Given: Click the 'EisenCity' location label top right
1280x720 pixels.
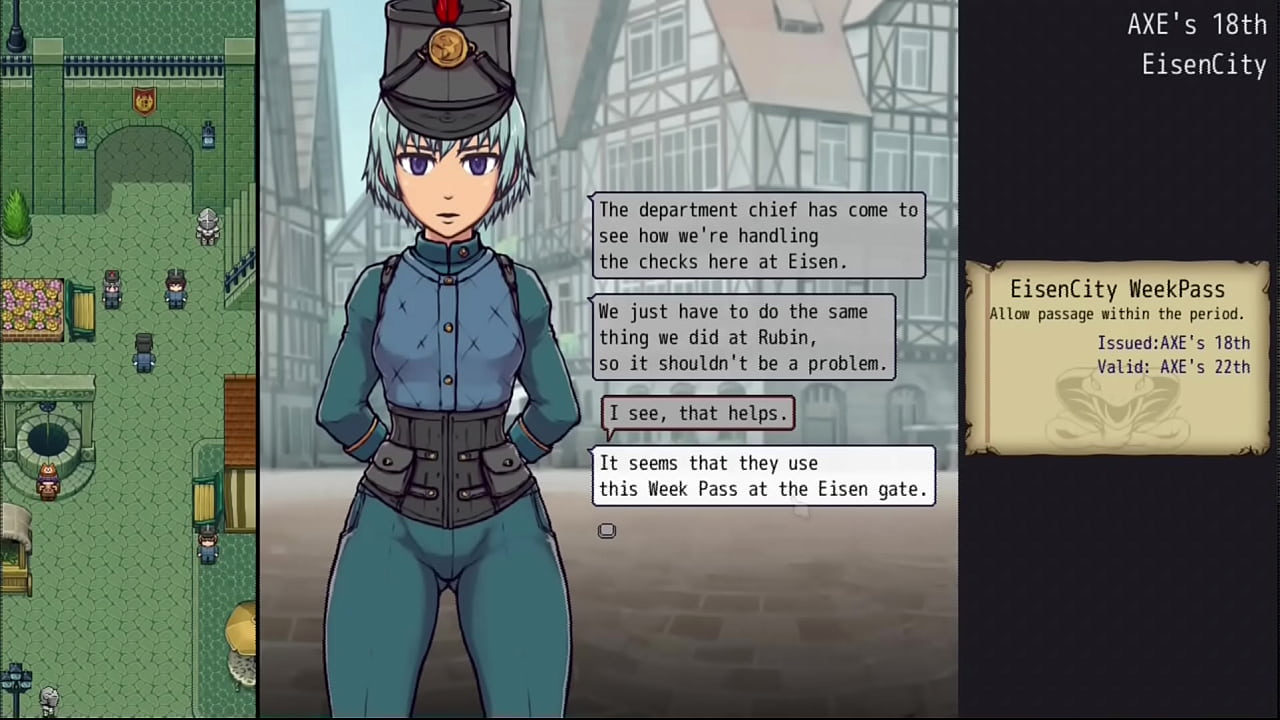Looking at the screenshot, I should [x=1204, y=65].
